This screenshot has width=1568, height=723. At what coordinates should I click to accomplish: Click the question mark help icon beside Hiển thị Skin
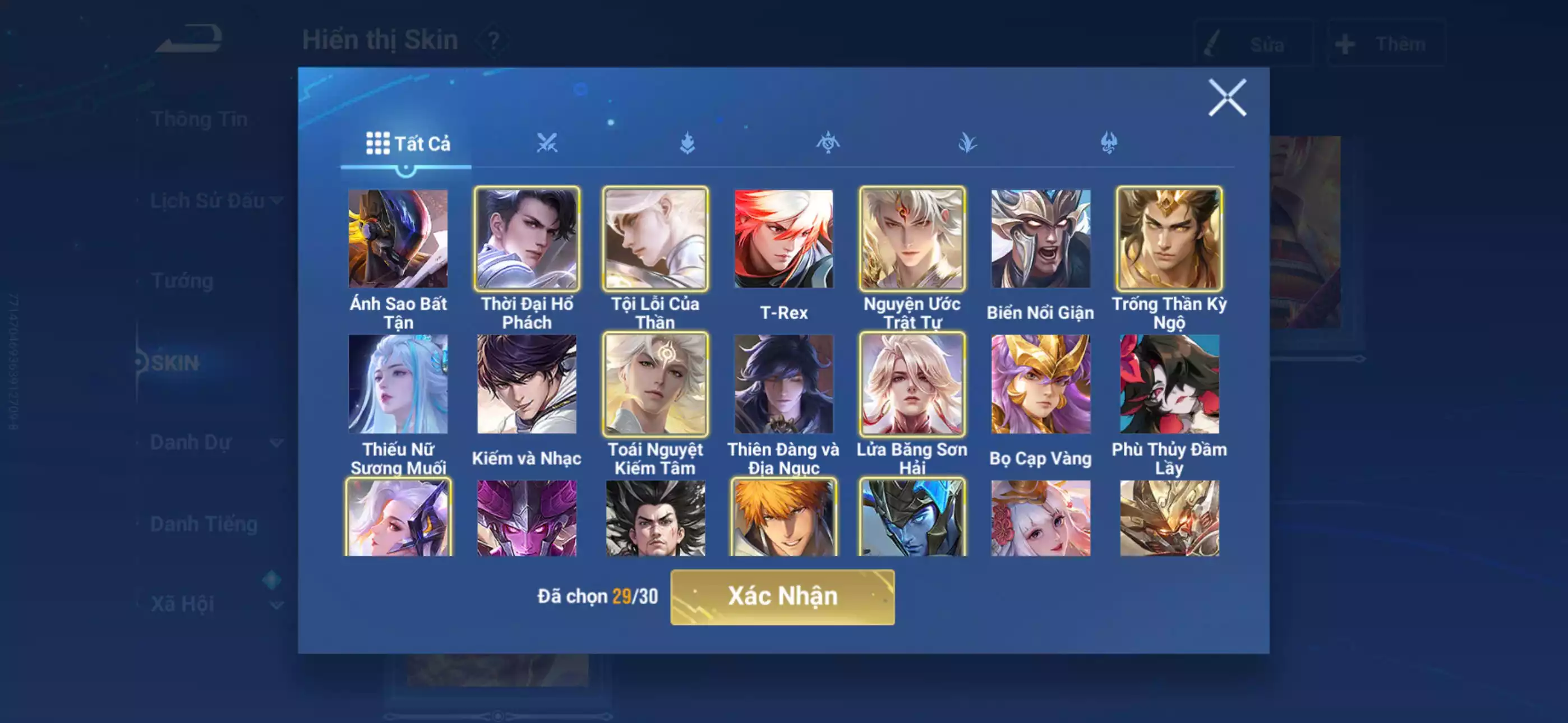[x=493, y=41]
